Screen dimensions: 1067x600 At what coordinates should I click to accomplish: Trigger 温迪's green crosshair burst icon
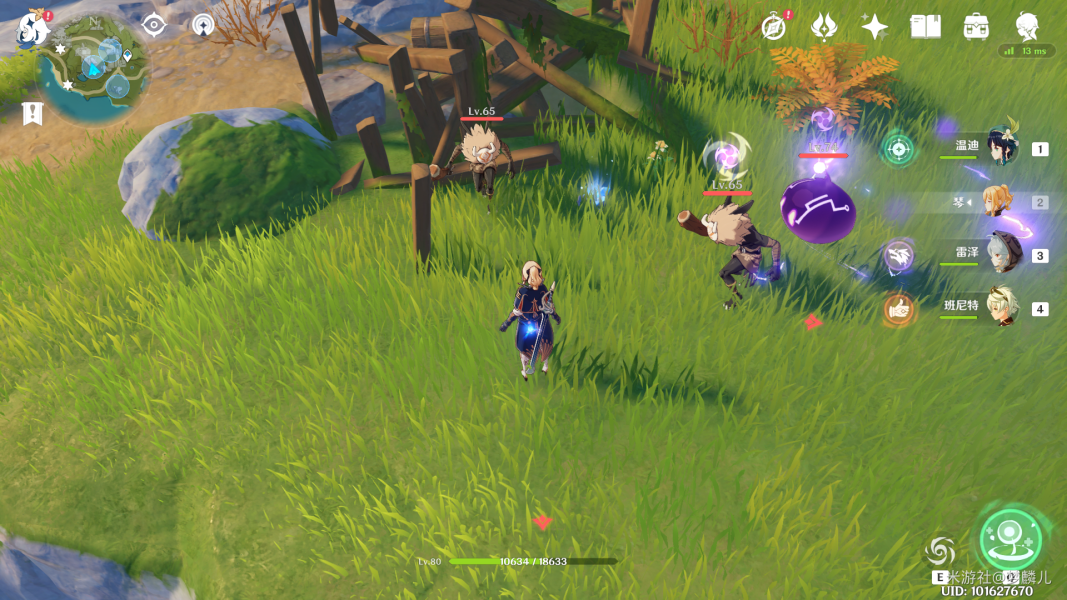[898, 150]
